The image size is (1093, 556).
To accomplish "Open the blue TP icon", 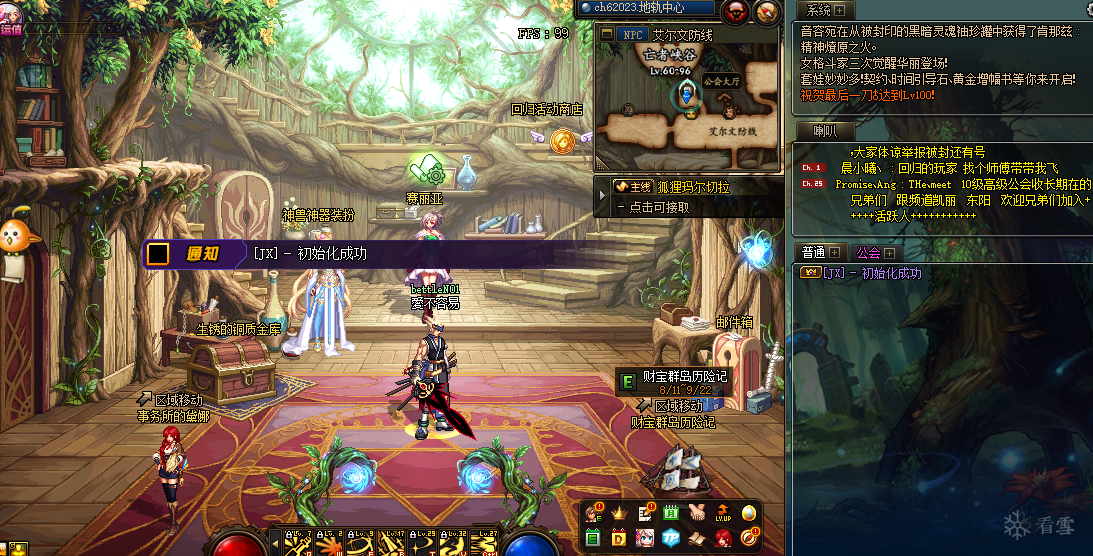I will 670,539.
